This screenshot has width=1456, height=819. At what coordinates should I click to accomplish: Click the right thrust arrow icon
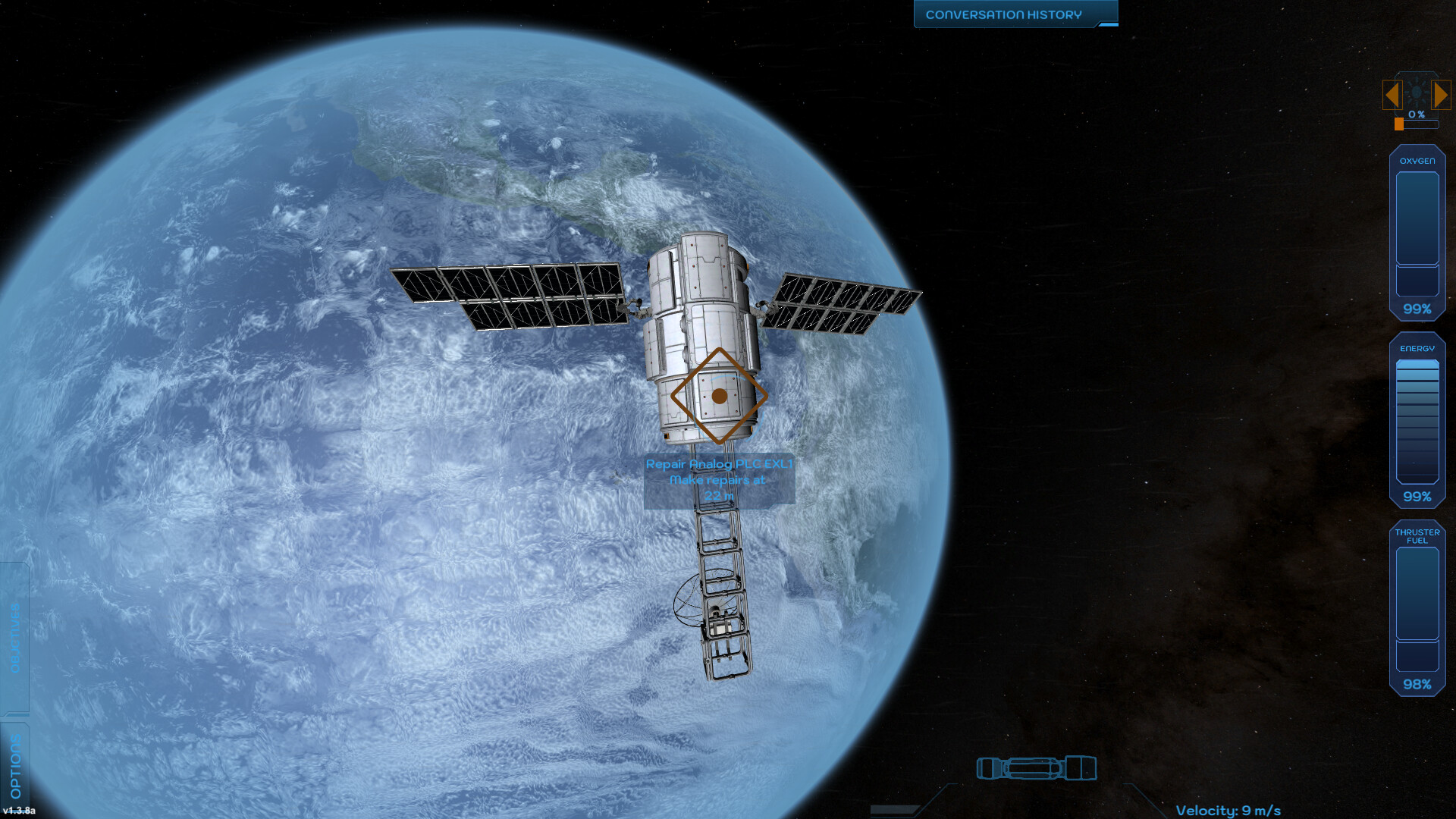(x=1442, y=94)
